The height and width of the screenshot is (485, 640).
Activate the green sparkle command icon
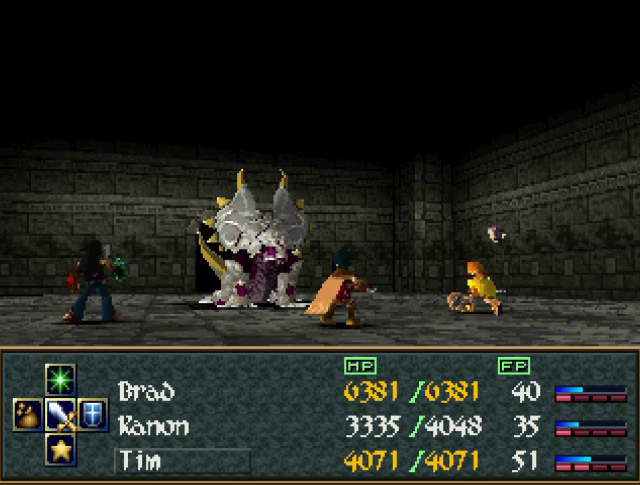[60, 380]
